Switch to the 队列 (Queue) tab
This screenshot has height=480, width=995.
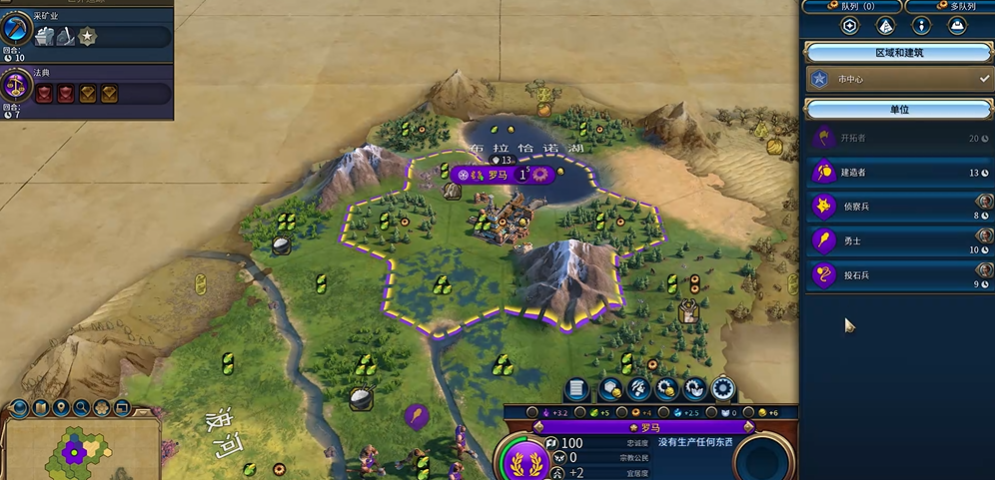tap(849, 6)
